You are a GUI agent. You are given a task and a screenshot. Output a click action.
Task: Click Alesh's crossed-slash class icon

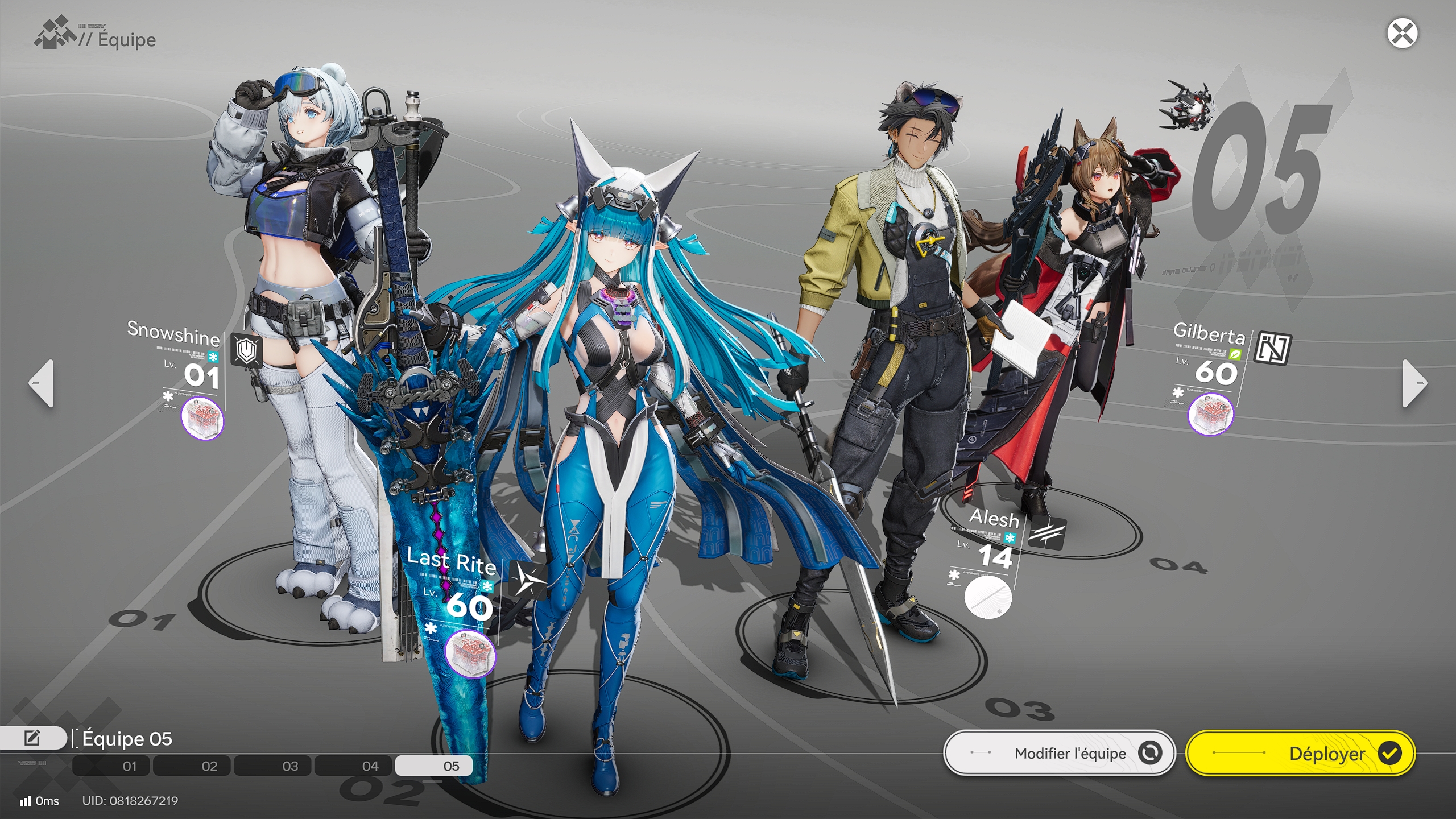point(1048,535)
